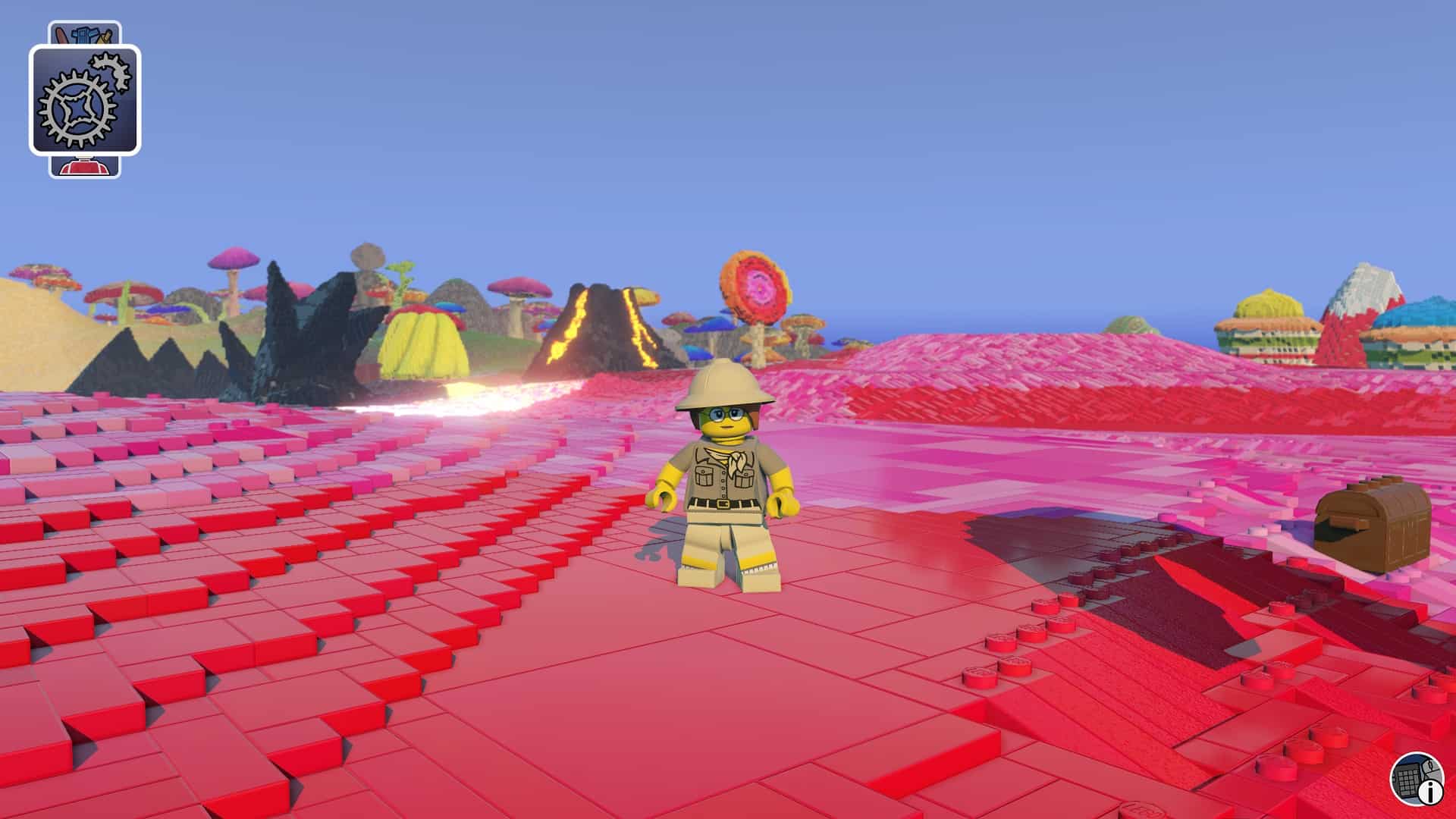Click the tools icon above the gear wheel
The width and height of the screenshot is (1456, 819).
pos(86,33)
